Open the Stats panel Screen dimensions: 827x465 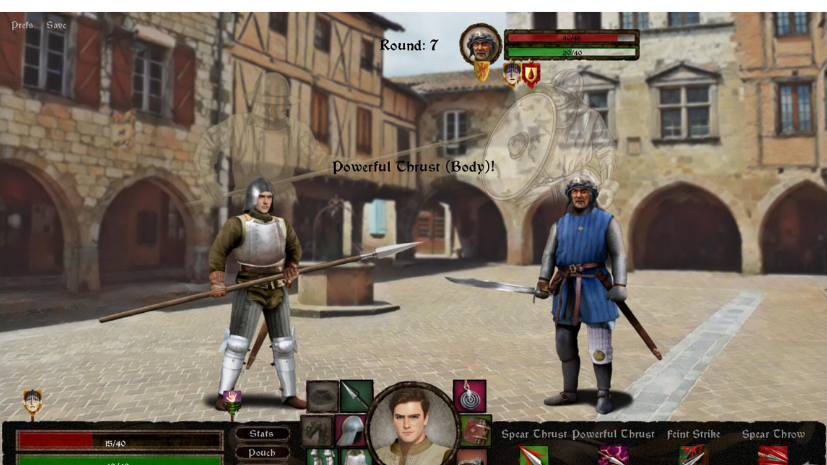coord(262,433)
